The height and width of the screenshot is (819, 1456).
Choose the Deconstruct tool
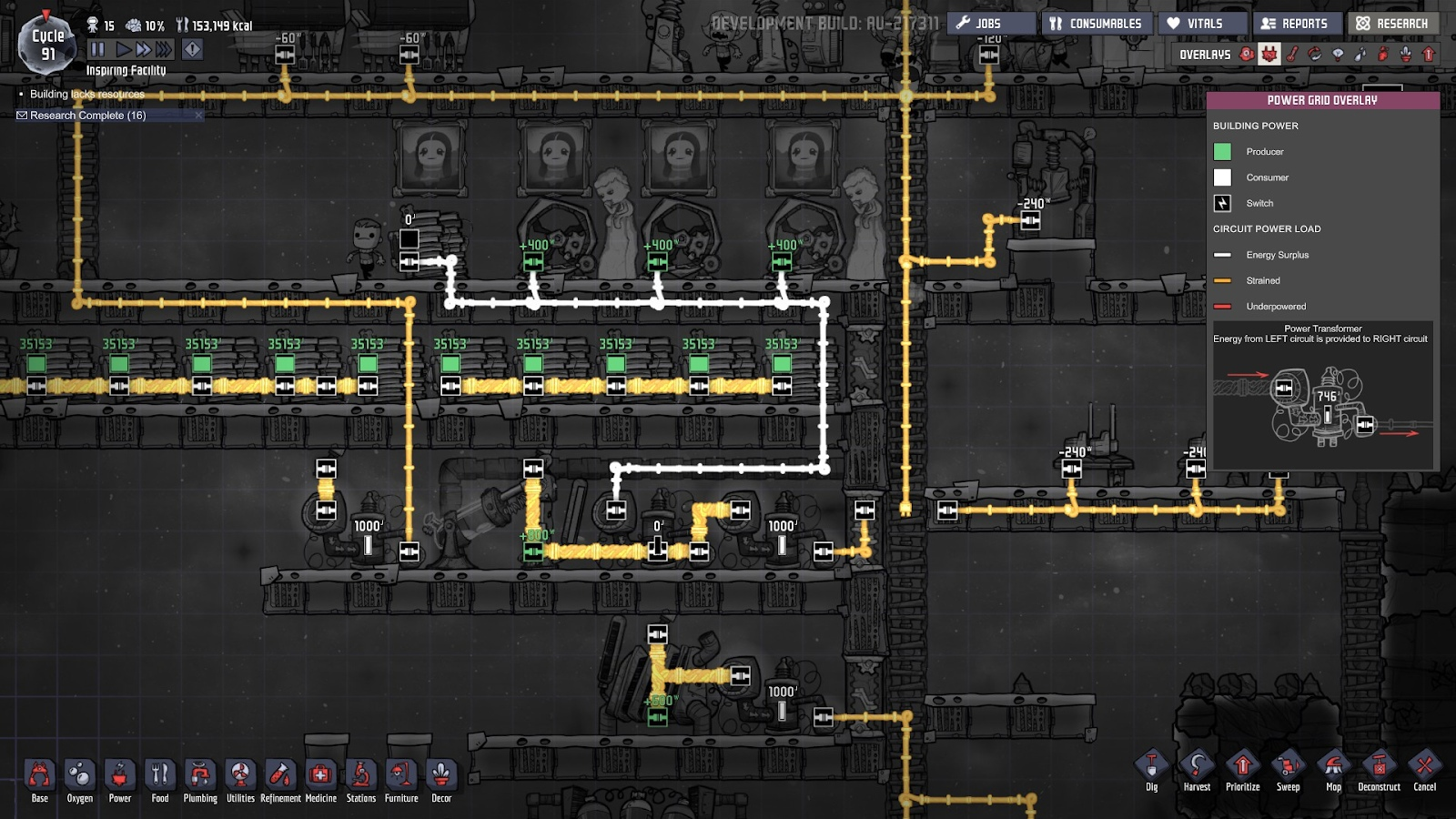1379,770
